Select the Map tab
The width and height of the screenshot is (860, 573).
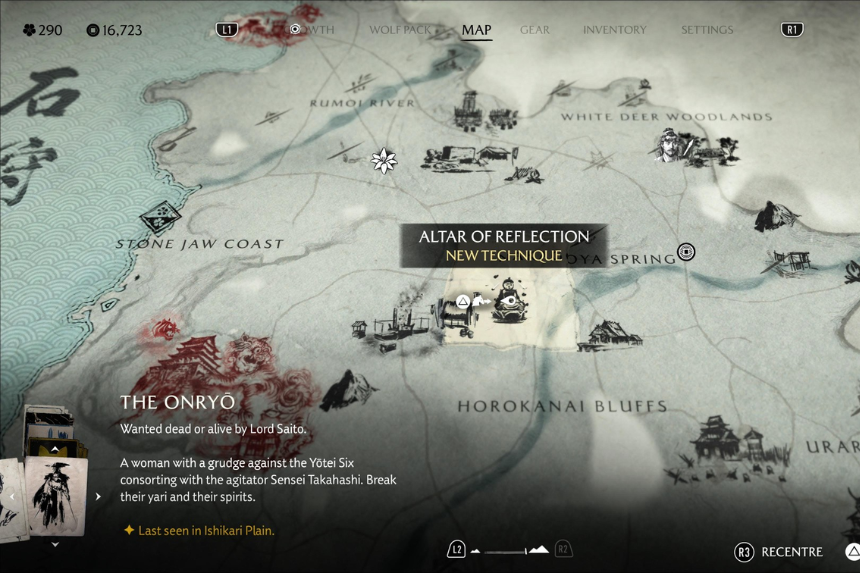(476, 30)
